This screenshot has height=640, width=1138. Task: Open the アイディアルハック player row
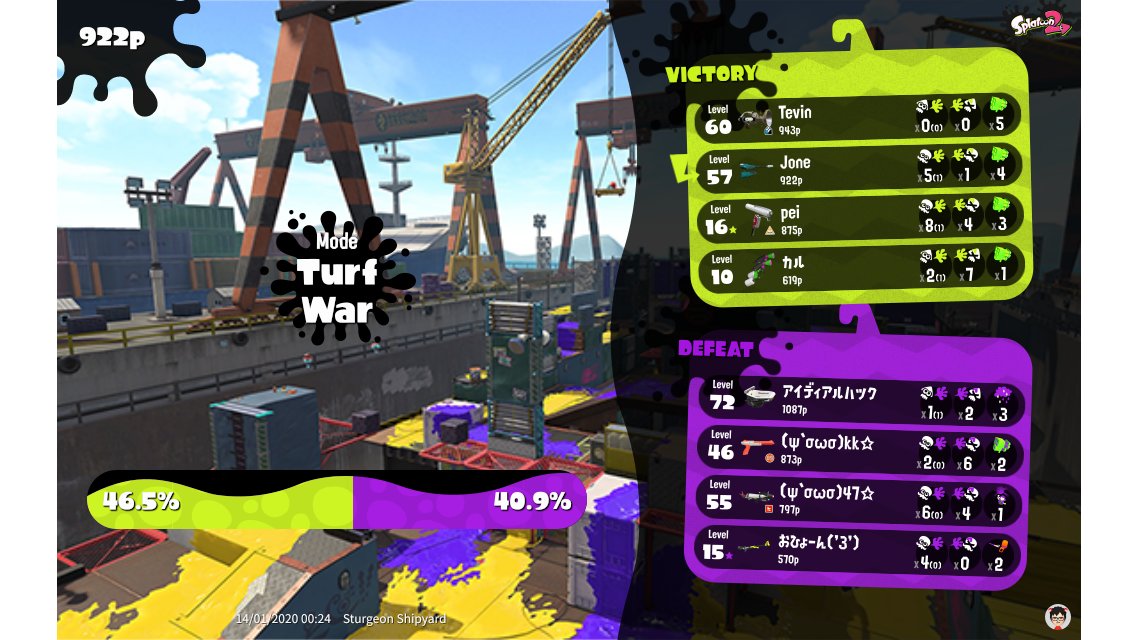pos(862,398)
